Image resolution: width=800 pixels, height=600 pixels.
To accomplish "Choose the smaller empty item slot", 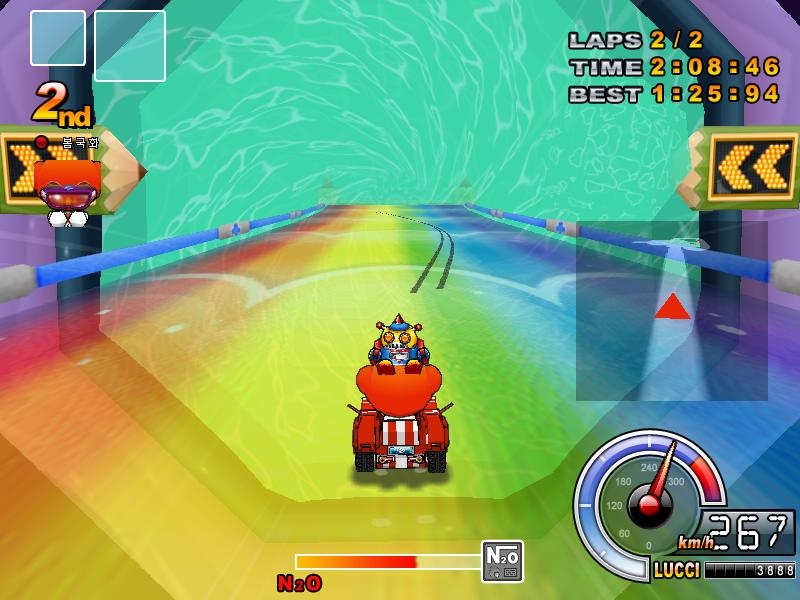I will click(58, 38).
